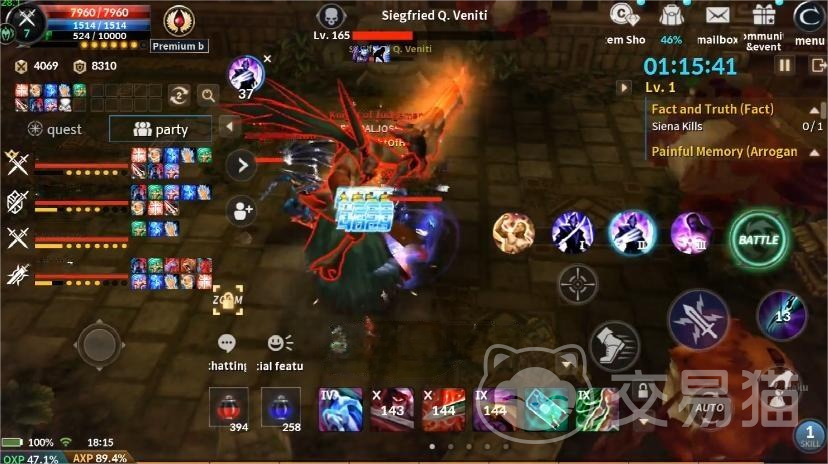
Task: Open the SKILL page switcher
Action: [x=810, y=435]
